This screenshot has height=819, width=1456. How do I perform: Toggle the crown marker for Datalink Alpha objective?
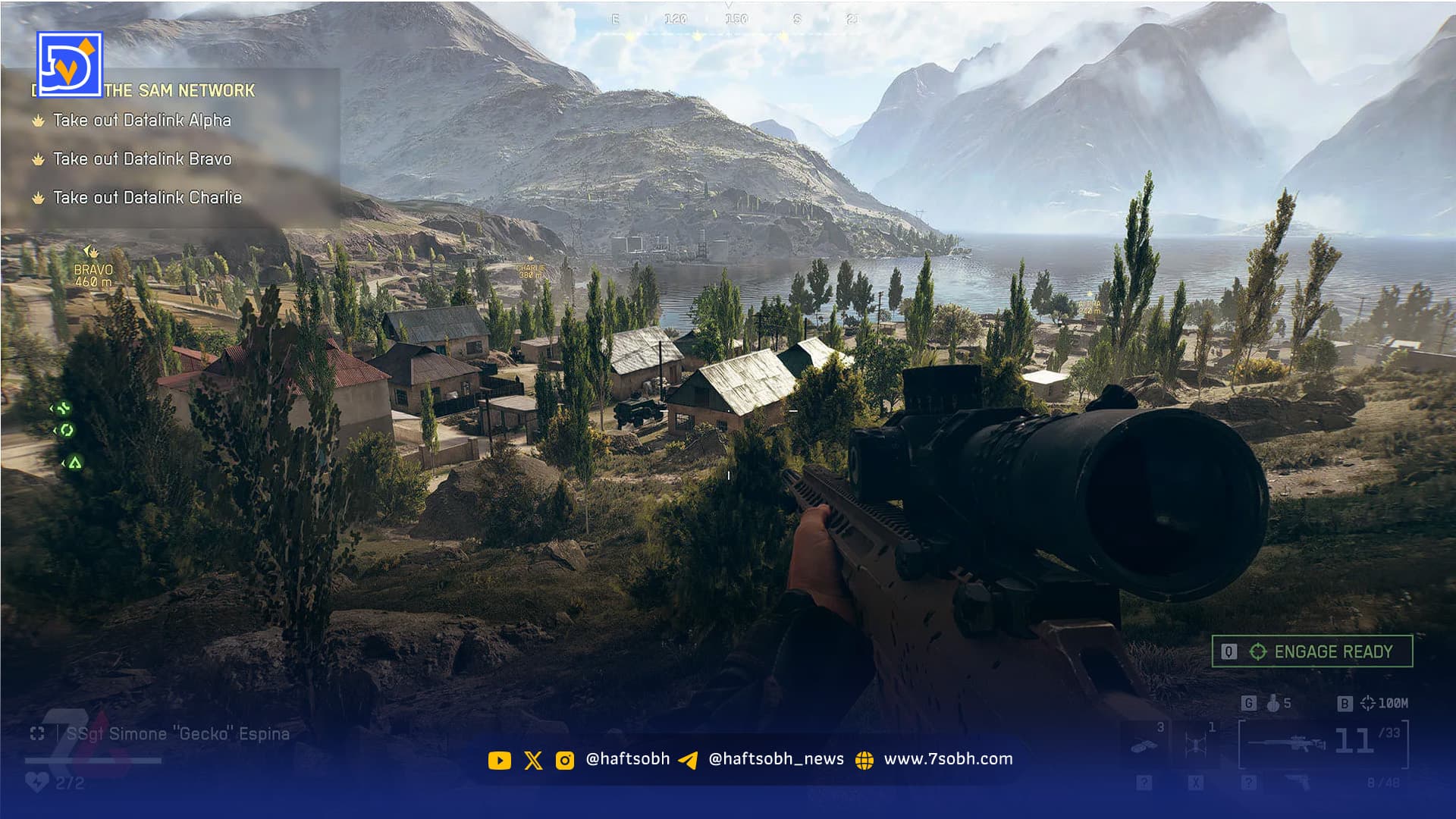pos(38,120)
